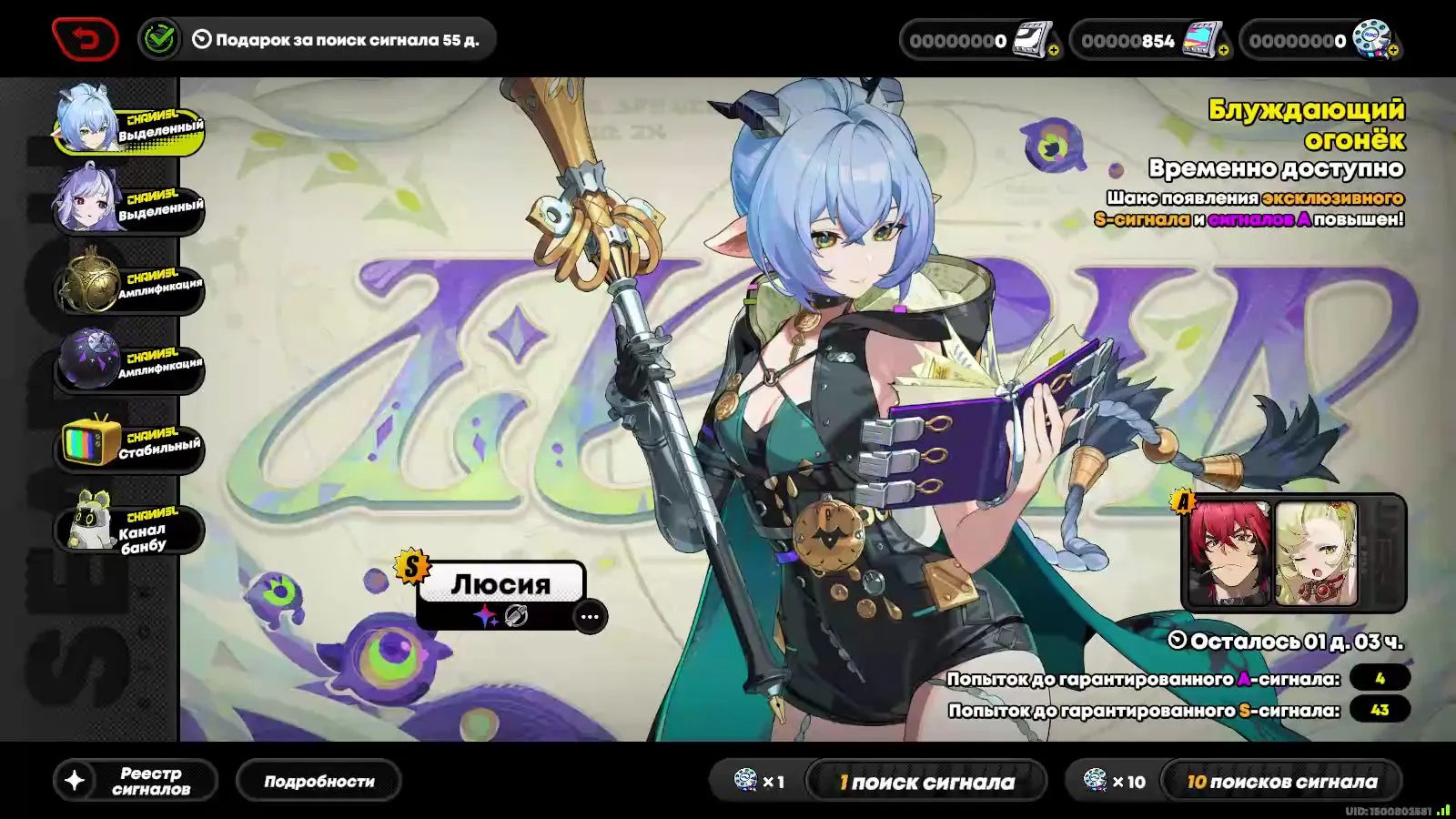Open the first Выделенный channel banner
This screenshot has width=1456, height=819.
[x=127, y=123]
